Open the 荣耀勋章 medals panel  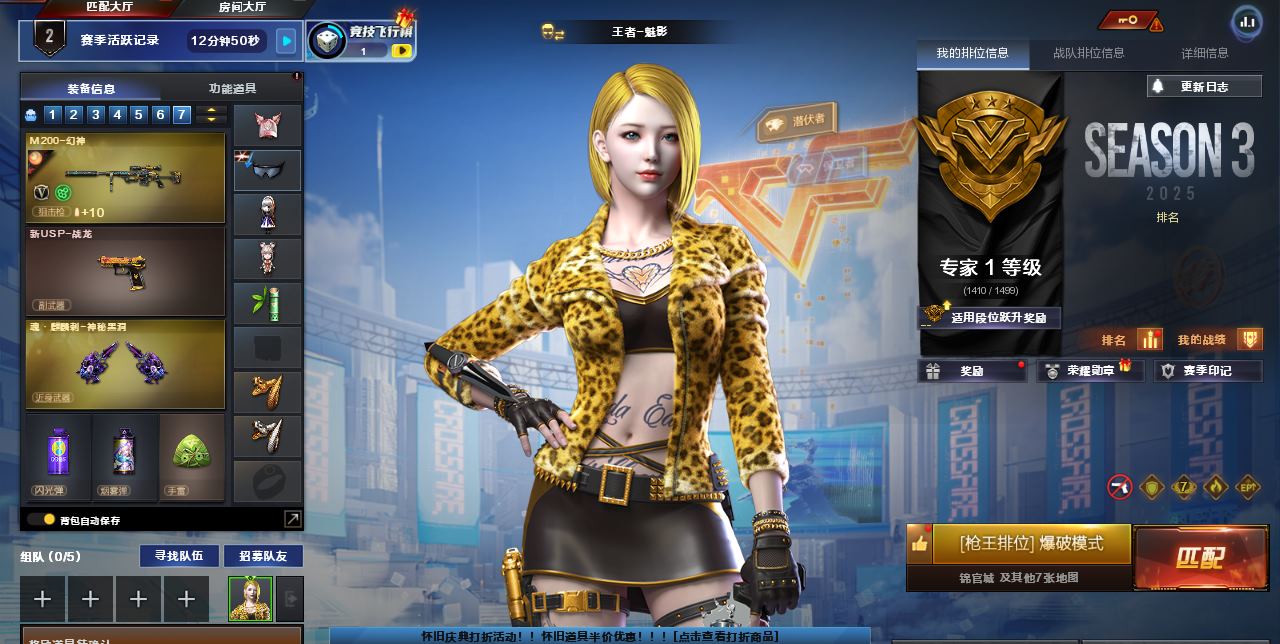coord(1090,371)
